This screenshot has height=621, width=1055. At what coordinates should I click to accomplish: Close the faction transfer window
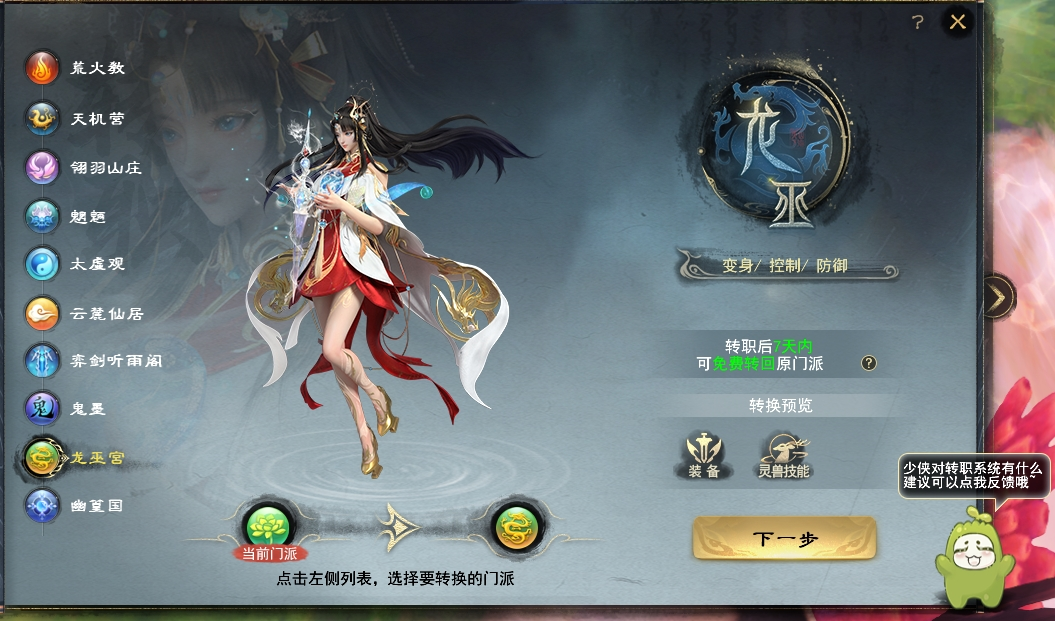pos(958,22)
